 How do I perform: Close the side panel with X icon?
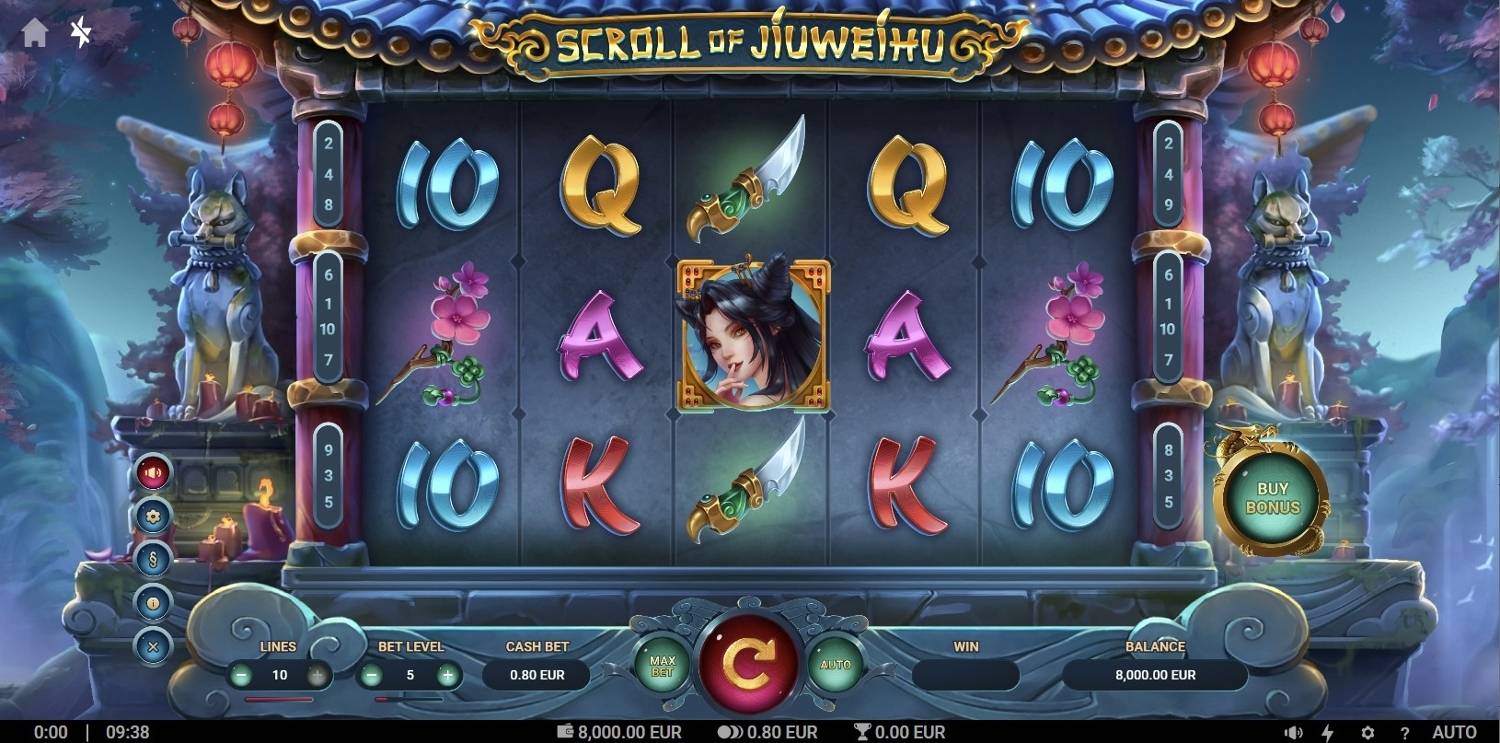(x=153, y=645)
